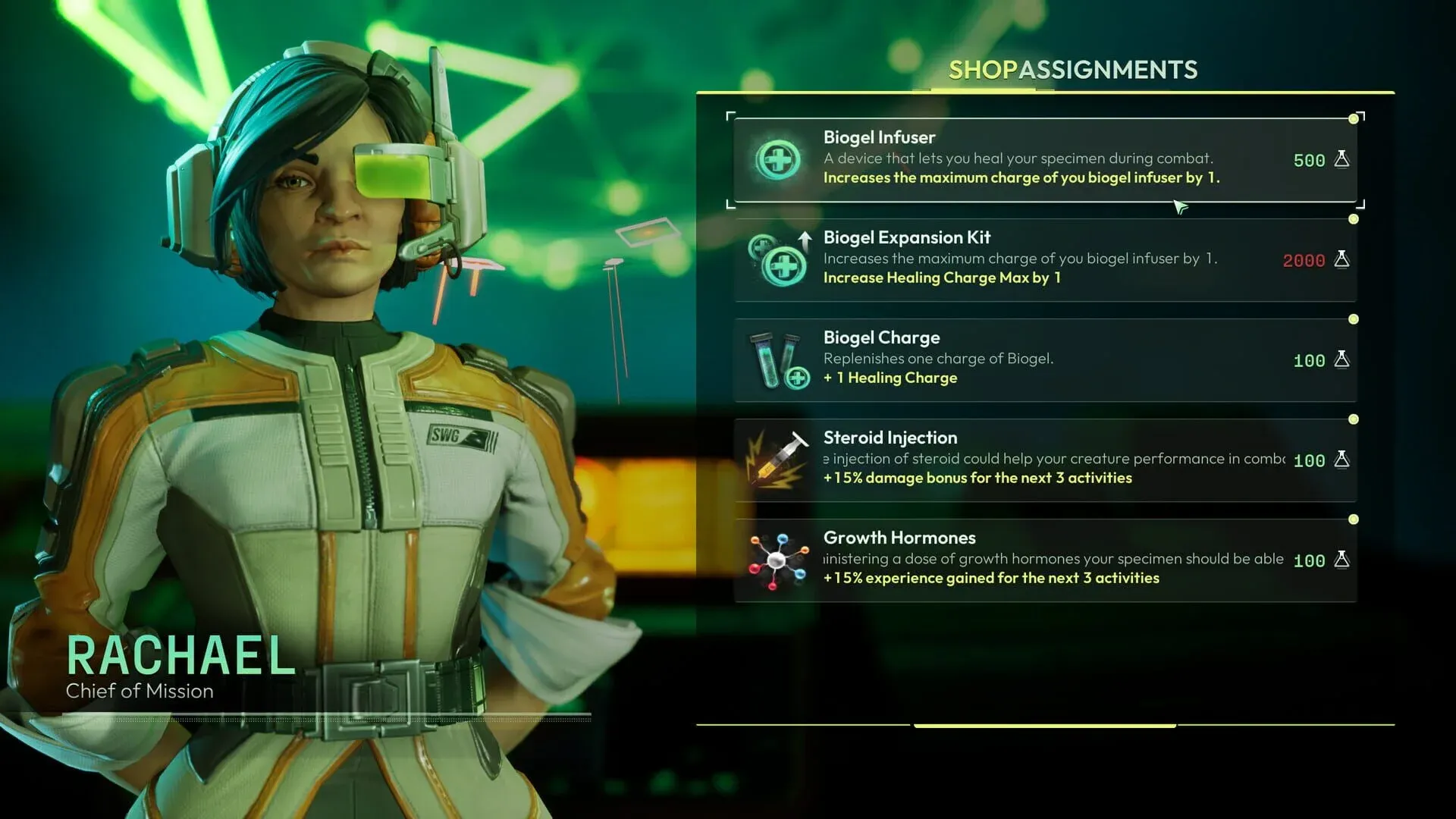Viewport: 1456px width, 819px height.
Task: Select the Biogel Expansion Kit shop entry
Action: point(1046,260)
